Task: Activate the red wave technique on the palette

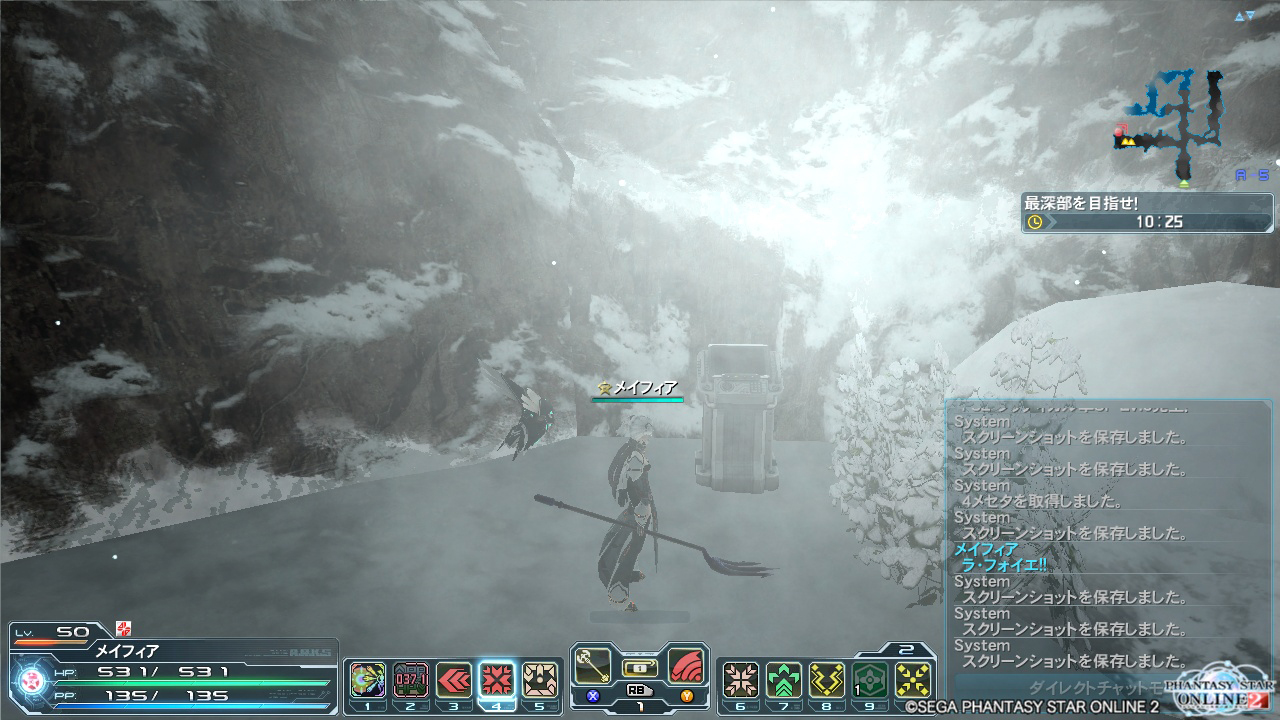Action: coord(686,664)
